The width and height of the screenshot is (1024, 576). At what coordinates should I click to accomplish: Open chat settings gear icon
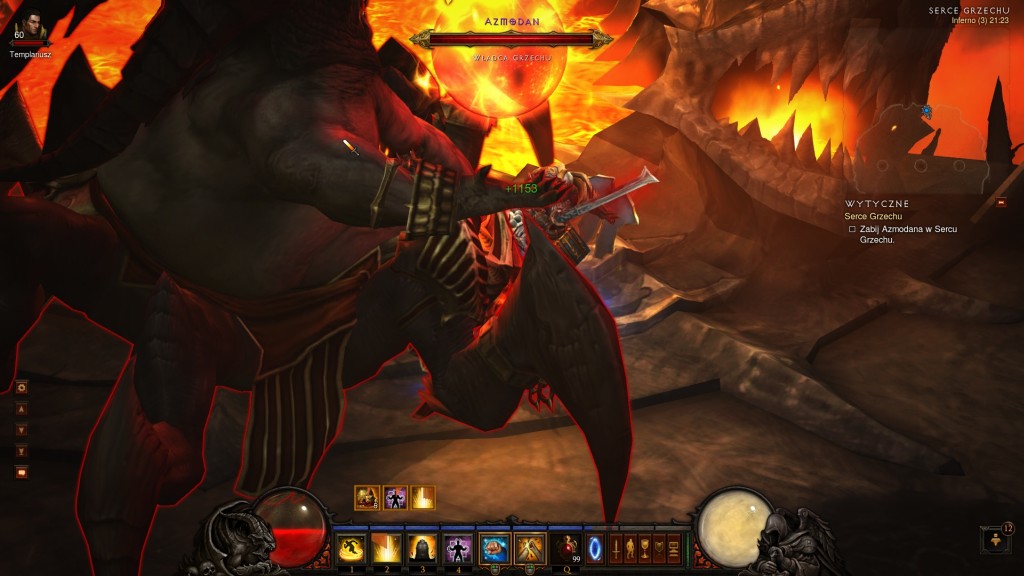tap(22, 387)
